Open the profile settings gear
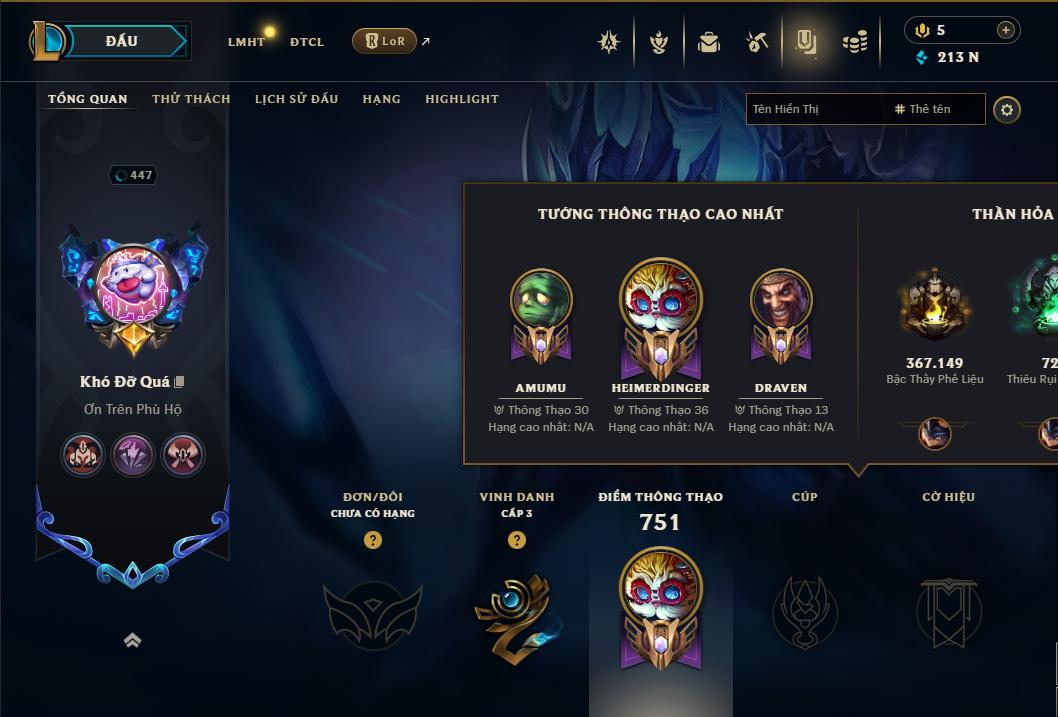The width and height of the screenshot is (1058, 717). [1007, 109]
